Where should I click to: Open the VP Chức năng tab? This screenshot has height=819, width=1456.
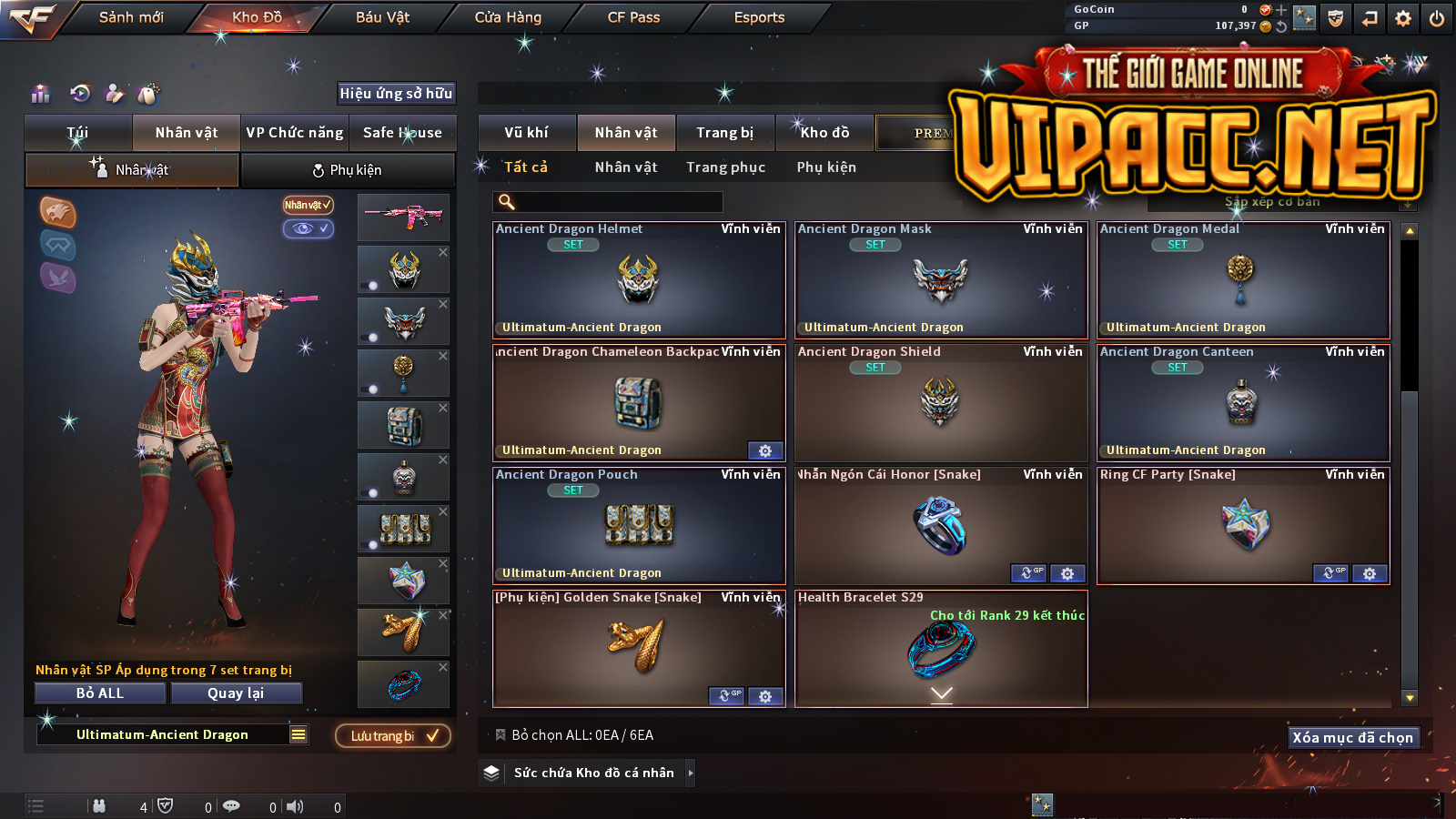(295, 133)
